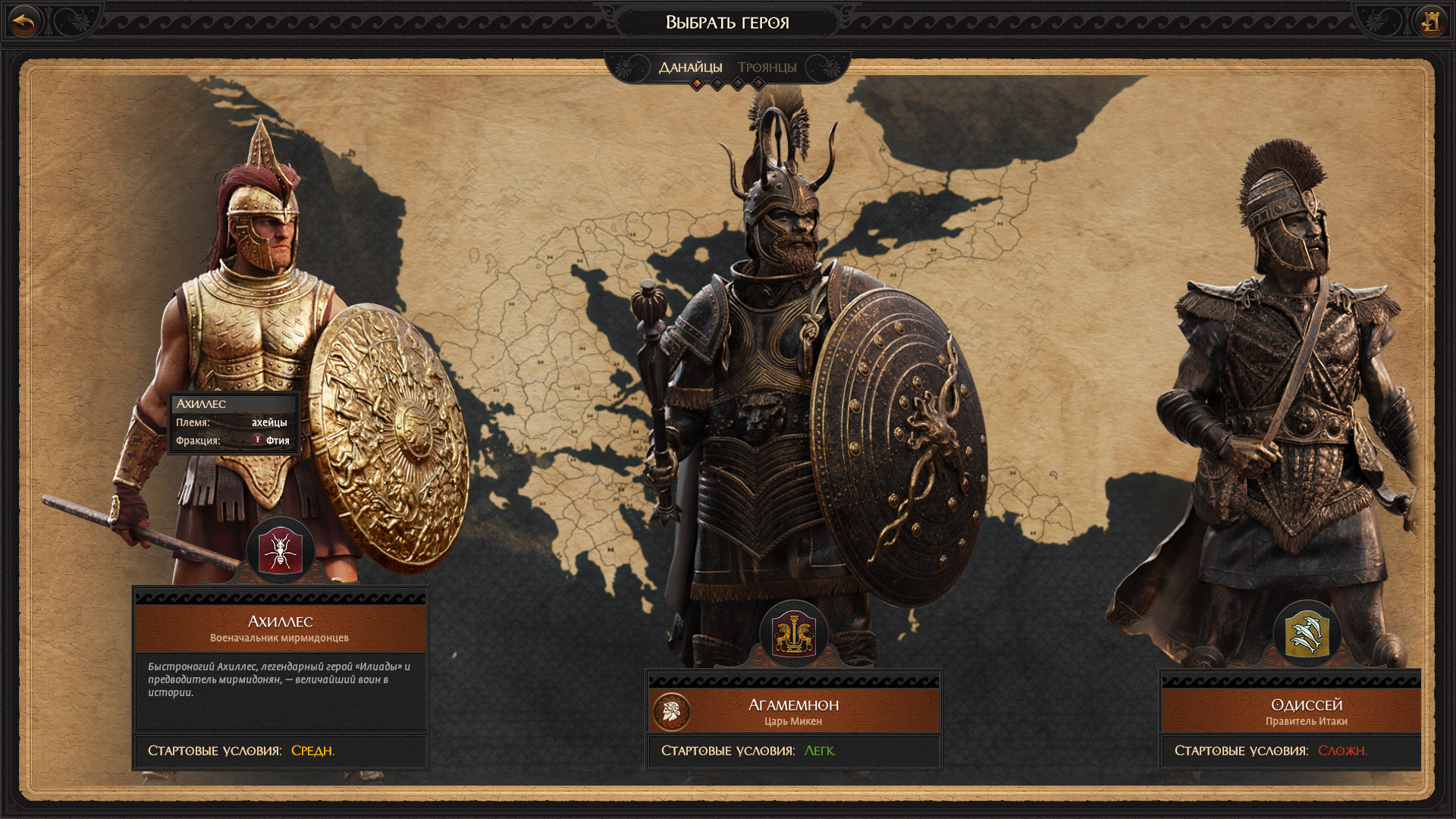Click the dolphin emblem of Ithaca
Image resolution: width=1456 pixels, height=819 pixels.
(1307, 635)
